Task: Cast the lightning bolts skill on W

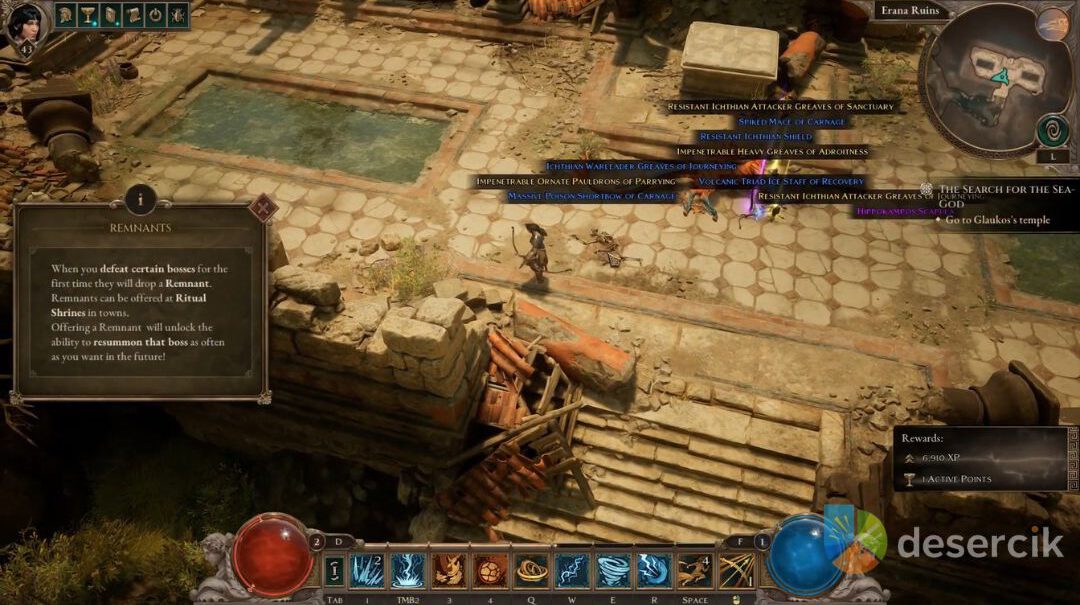Action: pyautogui.click(x=571, y=570)
